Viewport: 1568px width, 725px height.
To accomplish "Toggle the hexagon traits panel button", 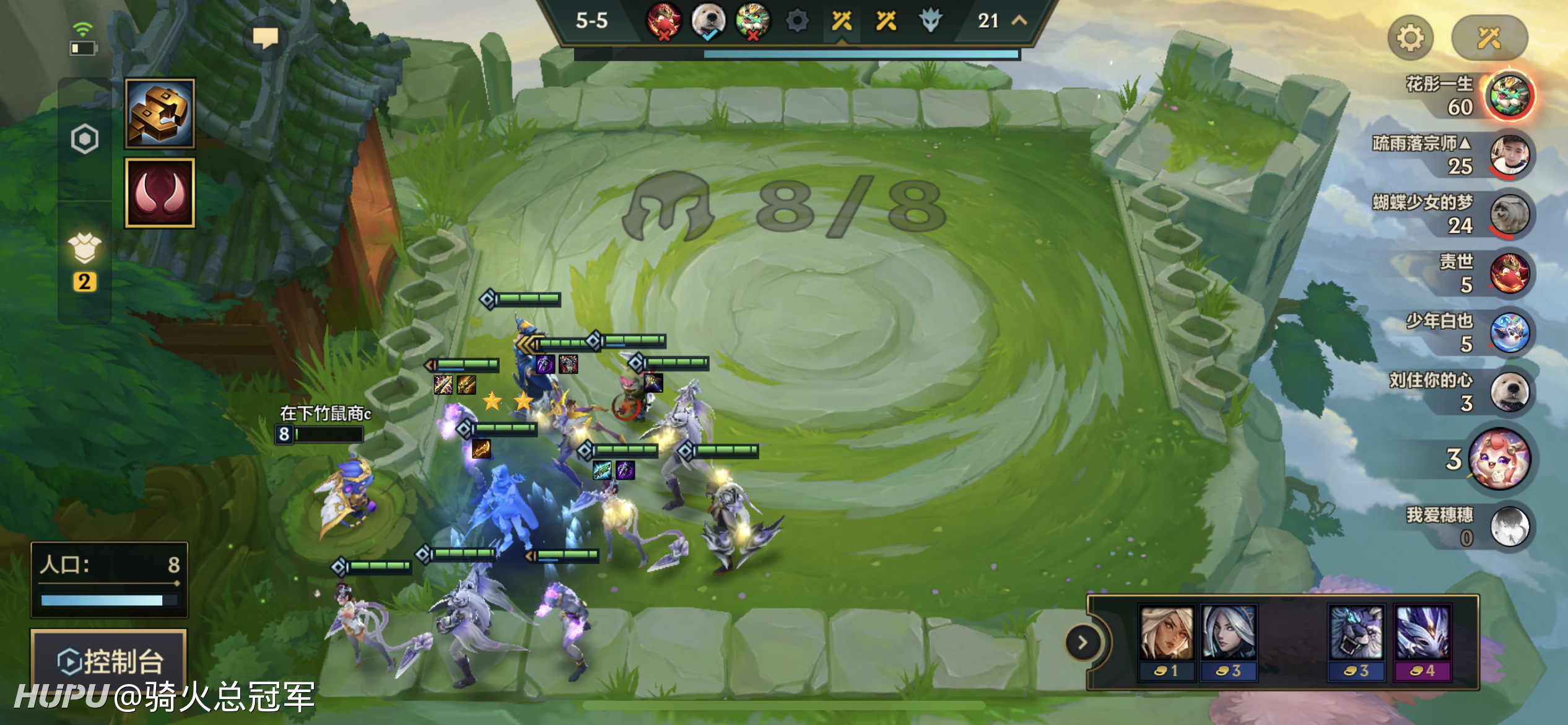I will tap(85, 139).
